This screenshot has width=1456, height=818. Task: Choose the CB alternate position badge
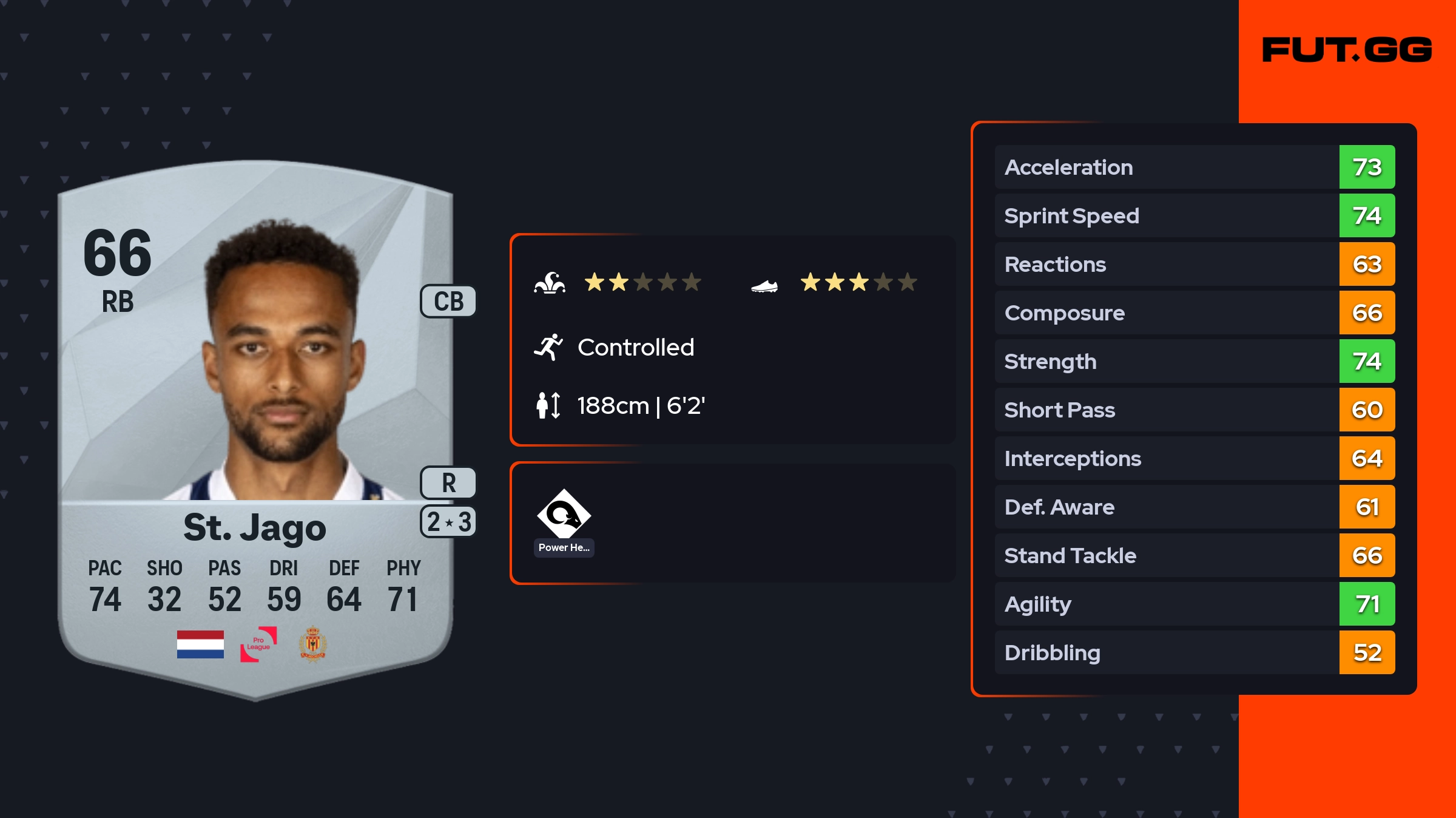click(x=448, y=301)
